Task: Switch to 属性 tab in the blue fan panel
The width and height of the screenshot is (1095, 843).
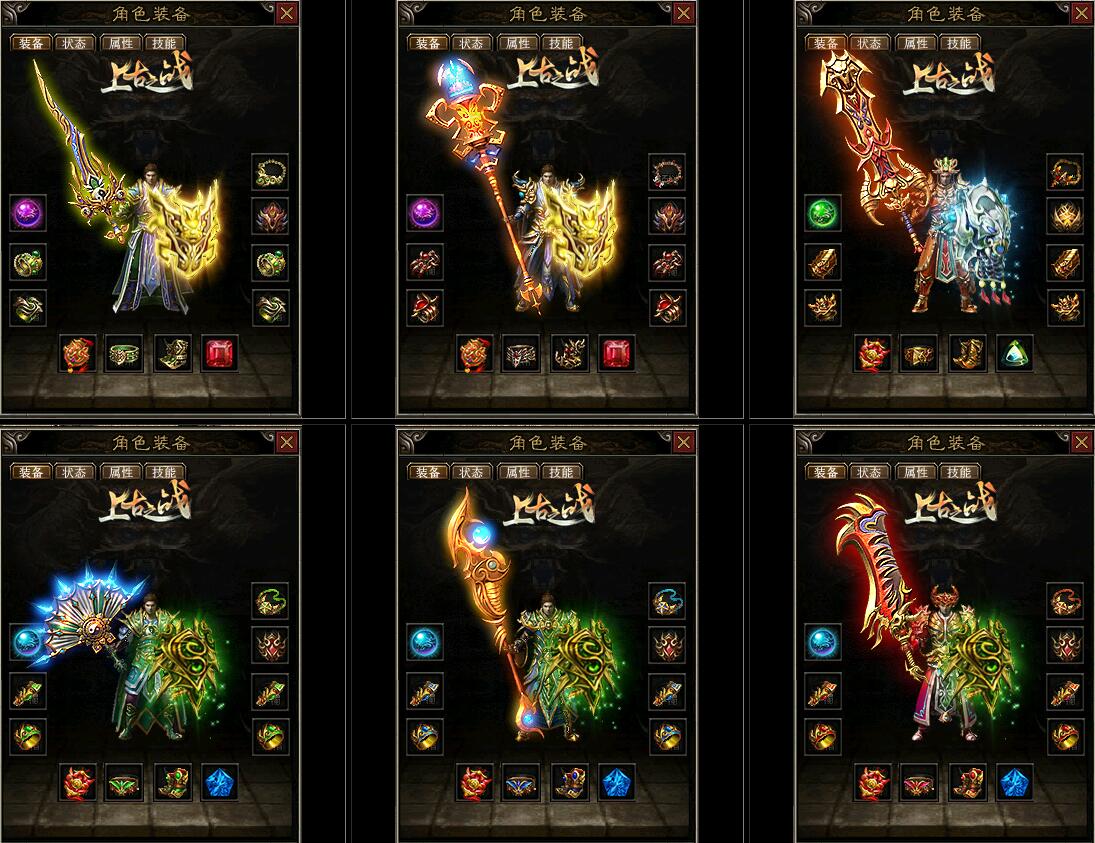Action: 118,472
